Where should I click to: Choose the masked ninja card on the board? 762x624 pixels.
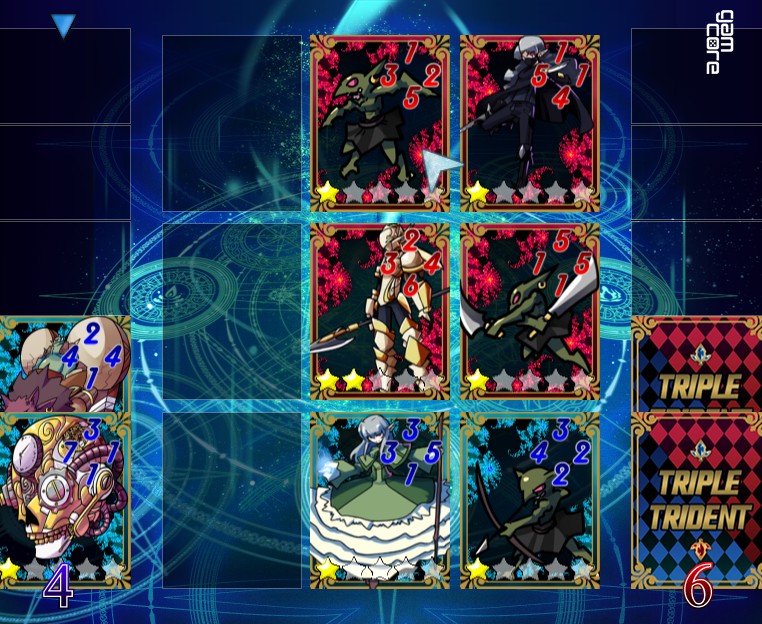click(530, 122)
